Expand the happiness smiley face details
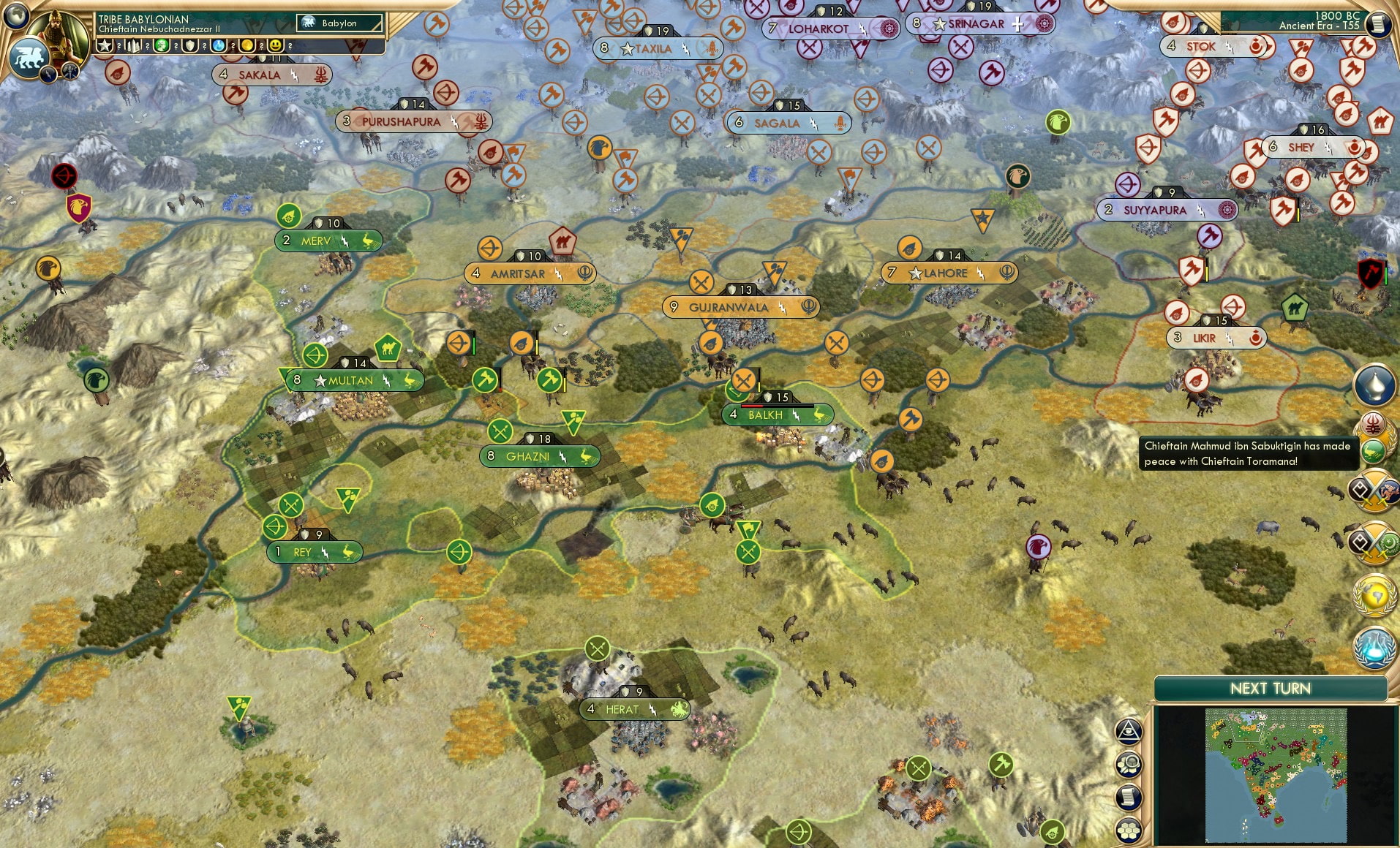The width and height of the screenshot is (1400, 848). [275, 46]
